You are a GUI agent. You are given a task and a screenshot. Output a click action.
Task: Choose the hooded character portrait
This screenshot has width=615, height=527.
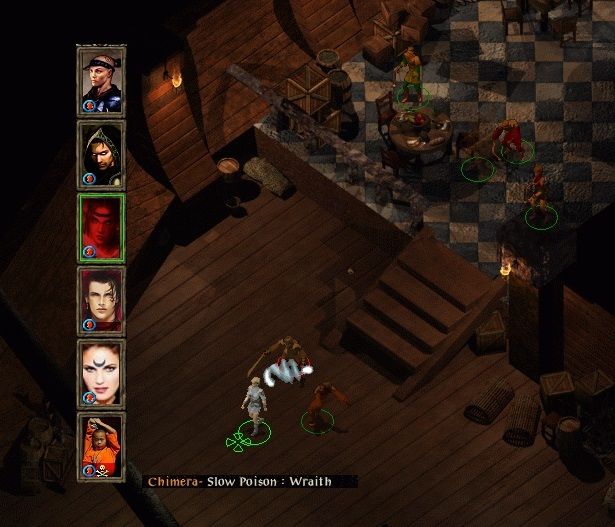click(x=101, y=154)
